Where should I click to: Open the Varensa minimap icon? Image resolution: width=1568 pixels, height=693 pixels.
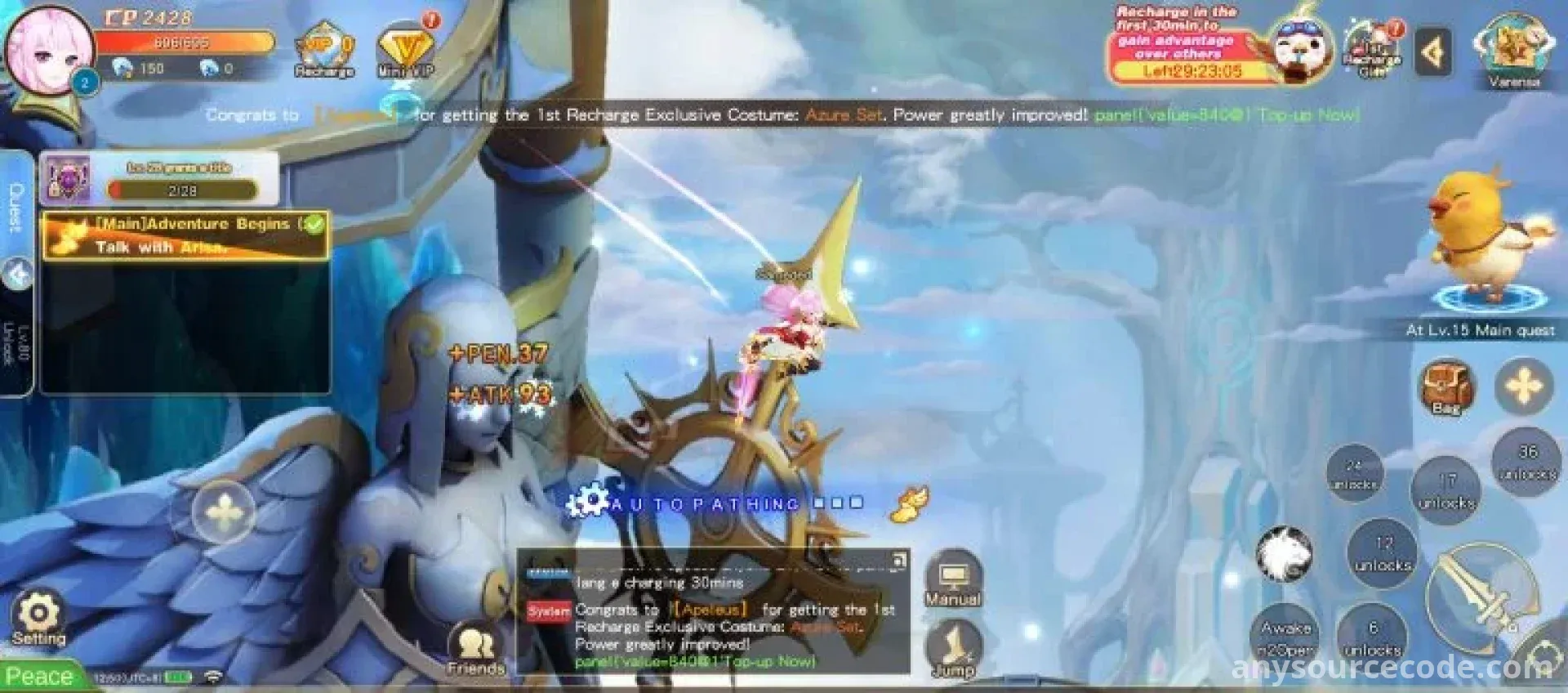[x=1513, y=49]
